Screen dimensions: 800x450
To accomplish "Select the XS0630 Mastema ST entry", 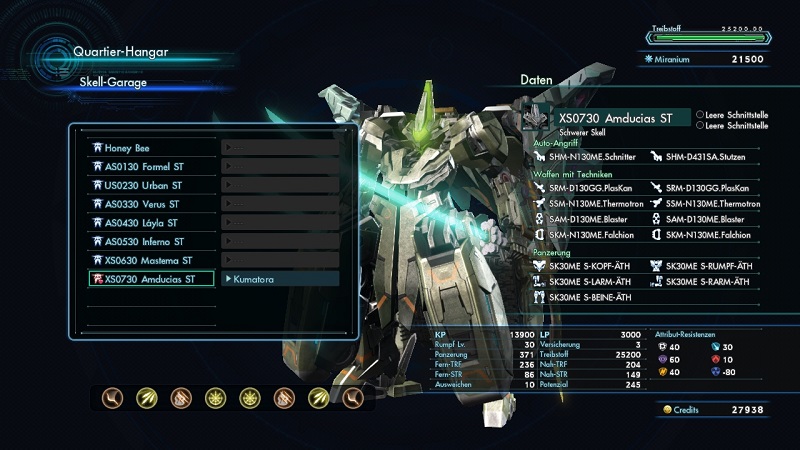I will (150, 260).
